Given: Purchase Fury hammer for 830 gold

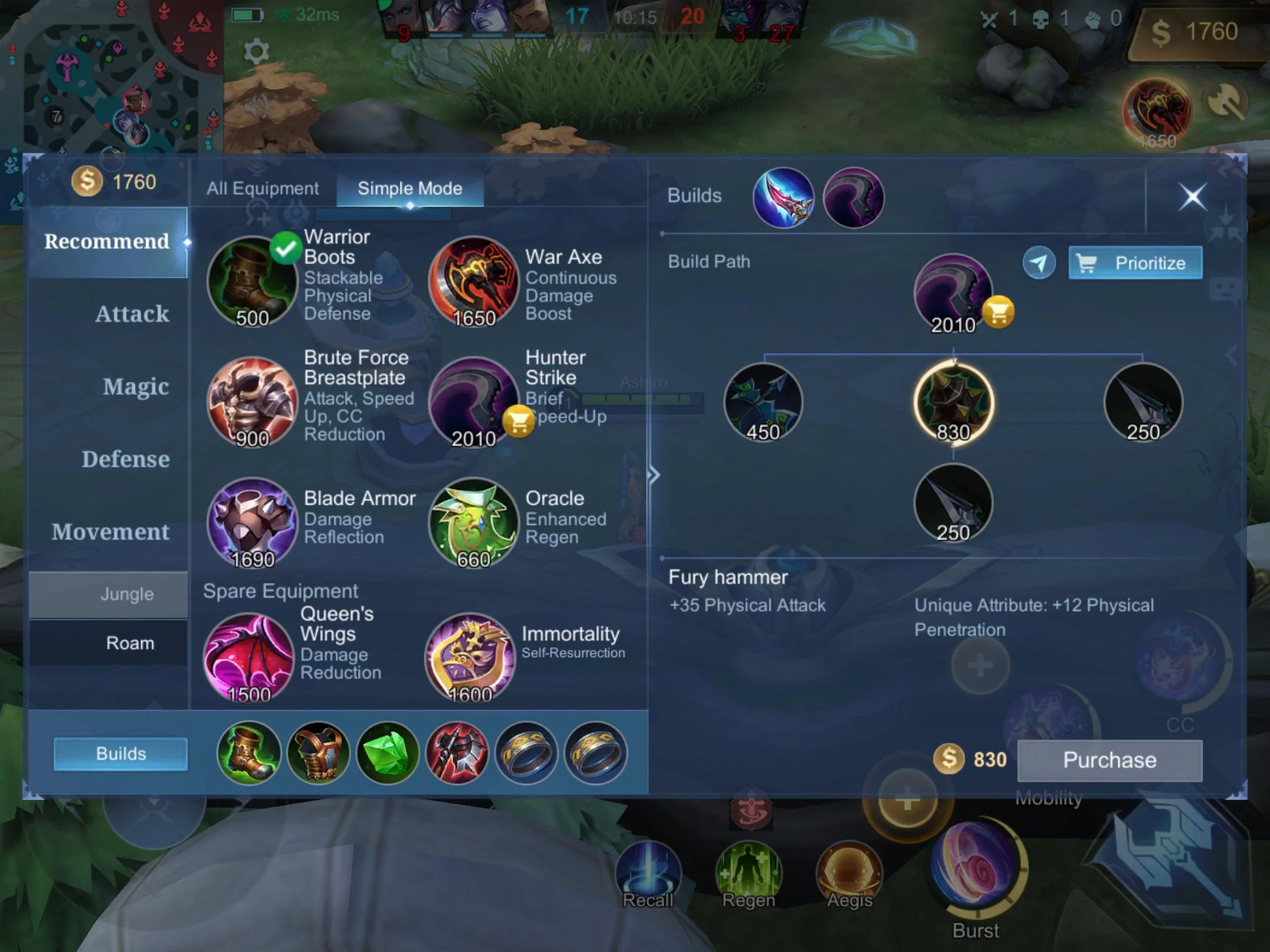Looking at the screenshot, I should [x=1109, y=760].
